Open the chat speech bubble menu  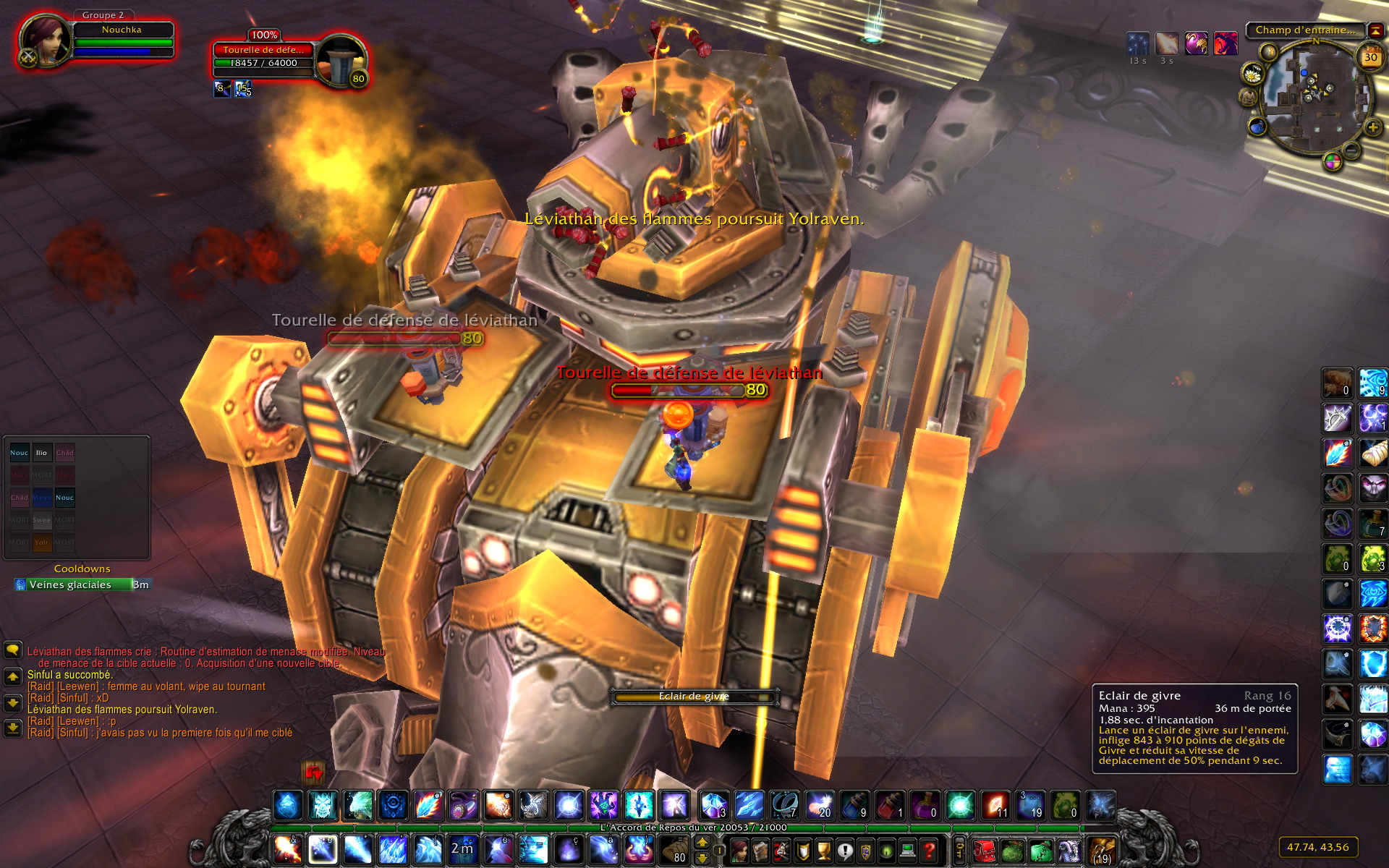tap(12, 650)
